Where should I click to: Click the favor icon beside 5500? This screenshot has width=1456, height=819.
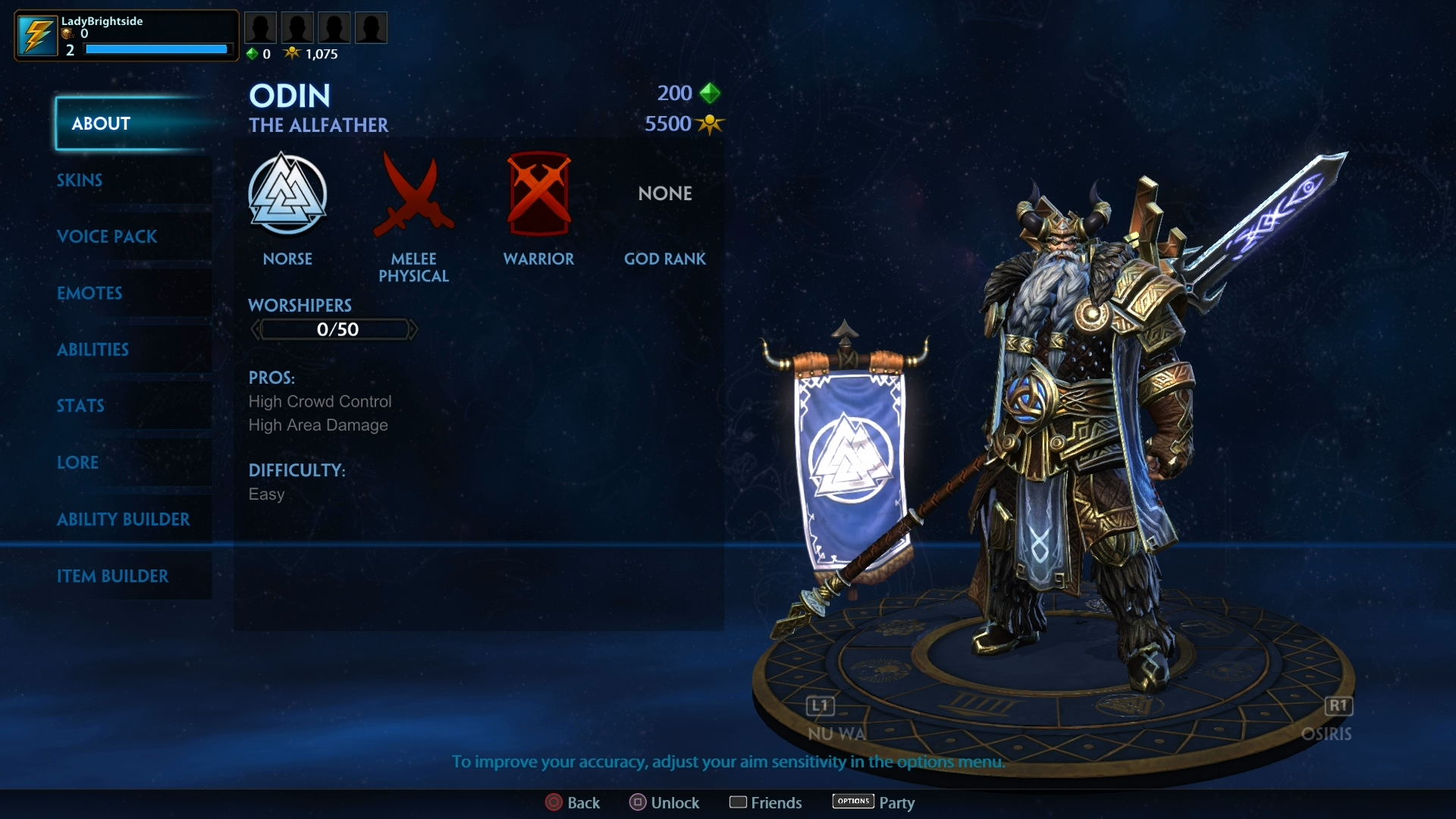[710, 124]
